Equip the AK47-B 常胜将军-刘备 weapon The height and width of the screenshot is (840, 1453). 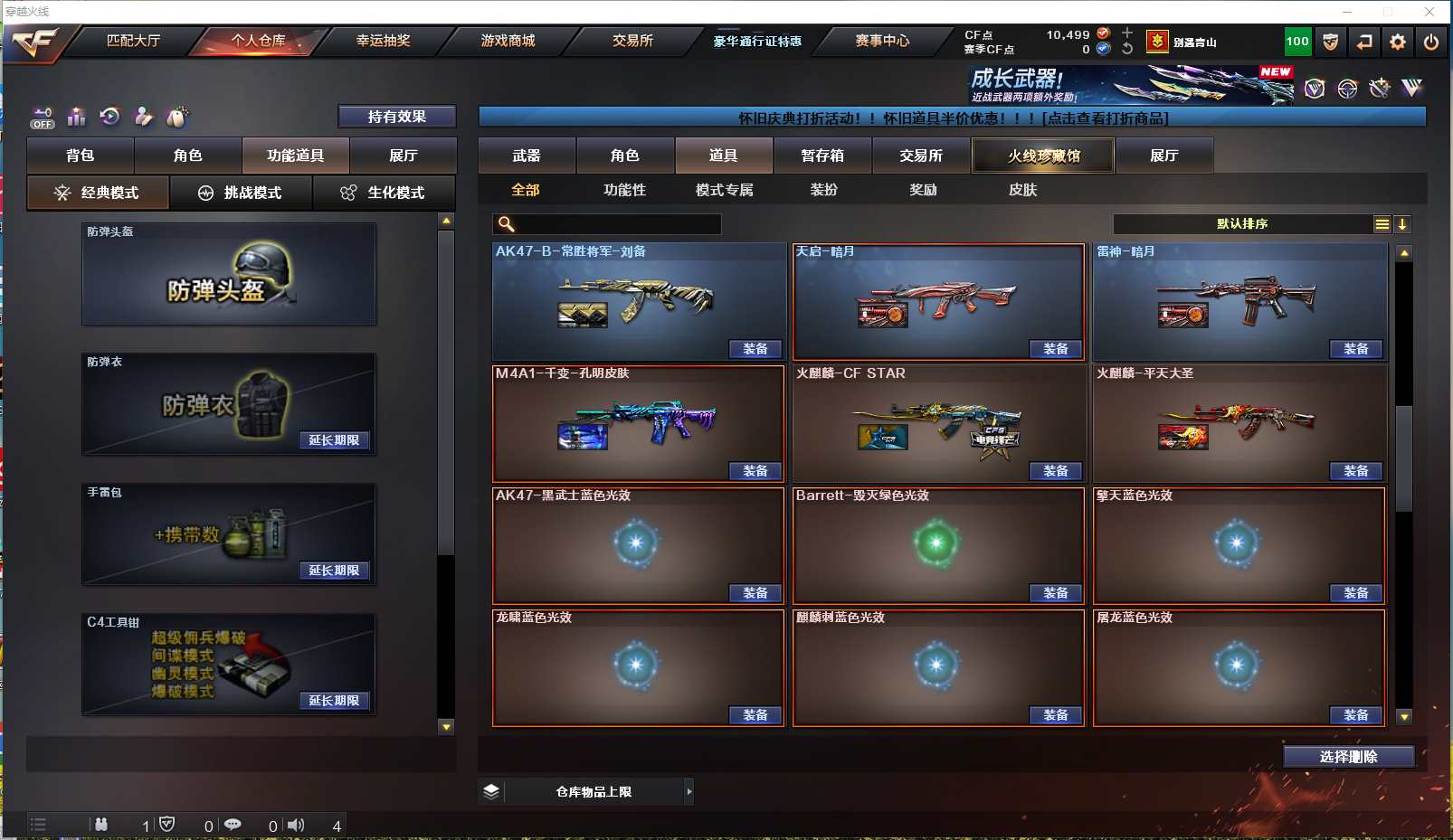click(x=755, y=349)
